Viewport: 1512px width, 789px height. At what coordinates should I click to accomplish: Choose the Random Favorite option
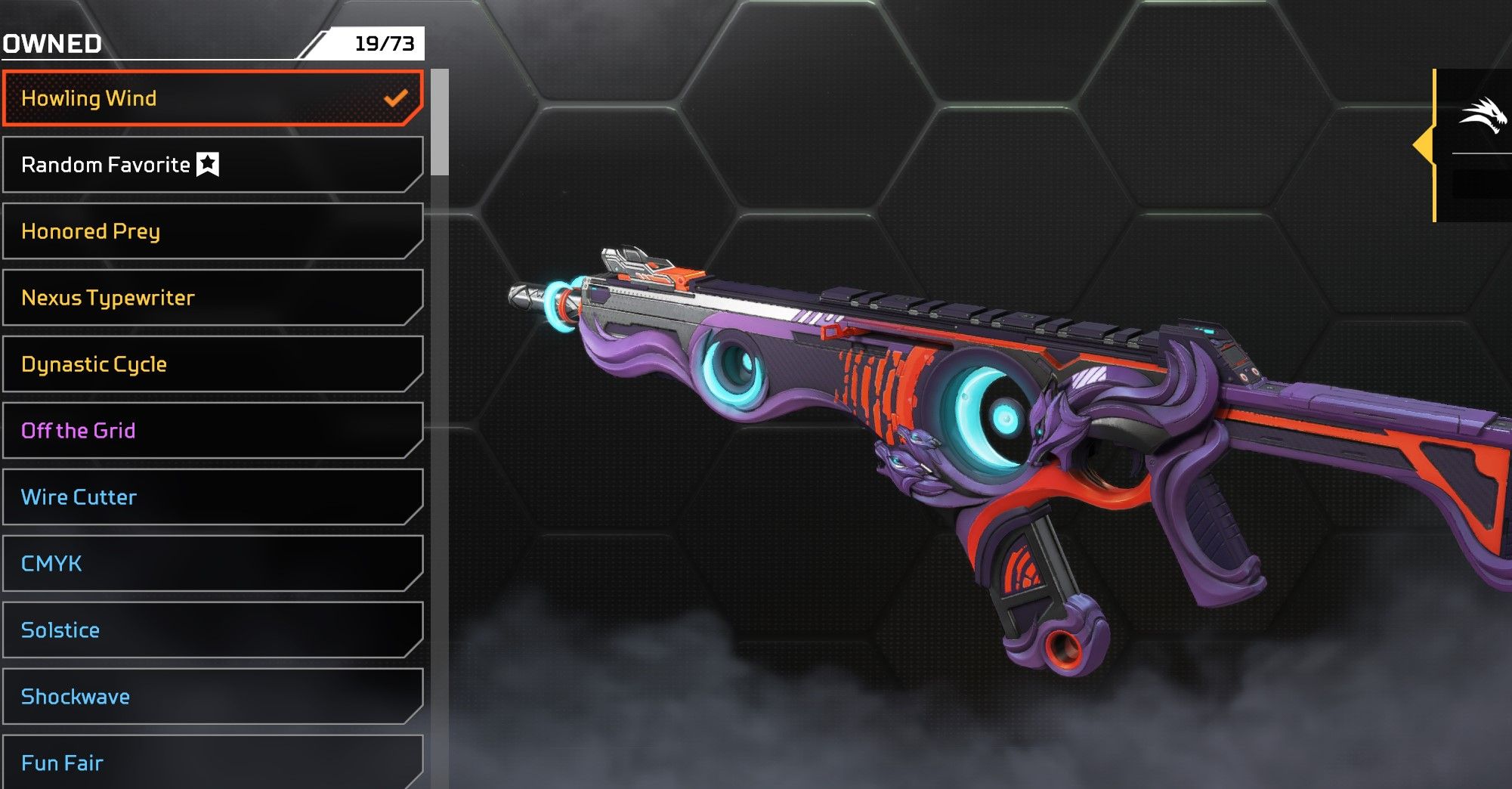click(x=212, y=165)
